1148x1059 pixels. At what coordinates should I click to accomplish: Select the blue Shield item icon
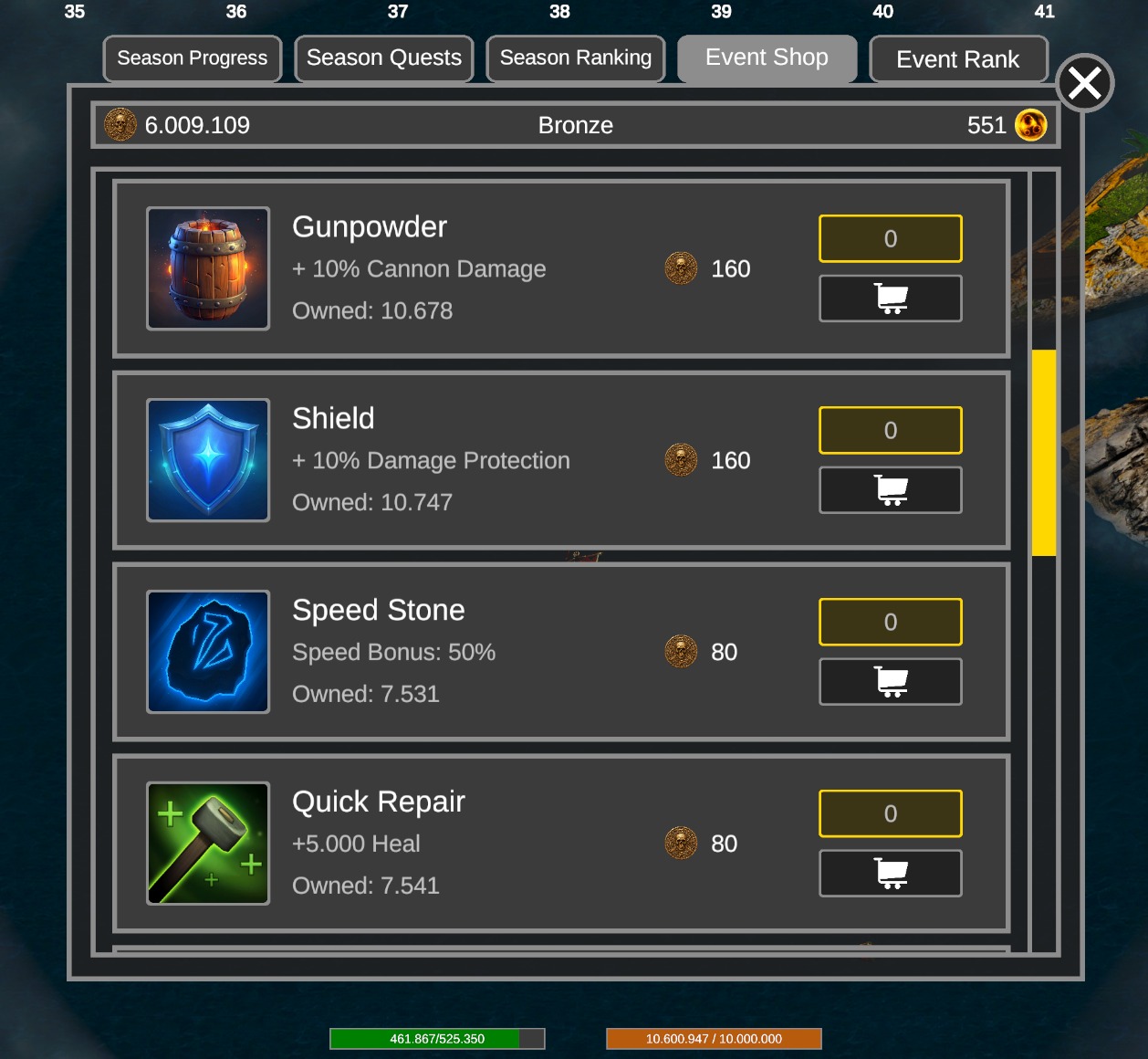[x=208, y=460]
